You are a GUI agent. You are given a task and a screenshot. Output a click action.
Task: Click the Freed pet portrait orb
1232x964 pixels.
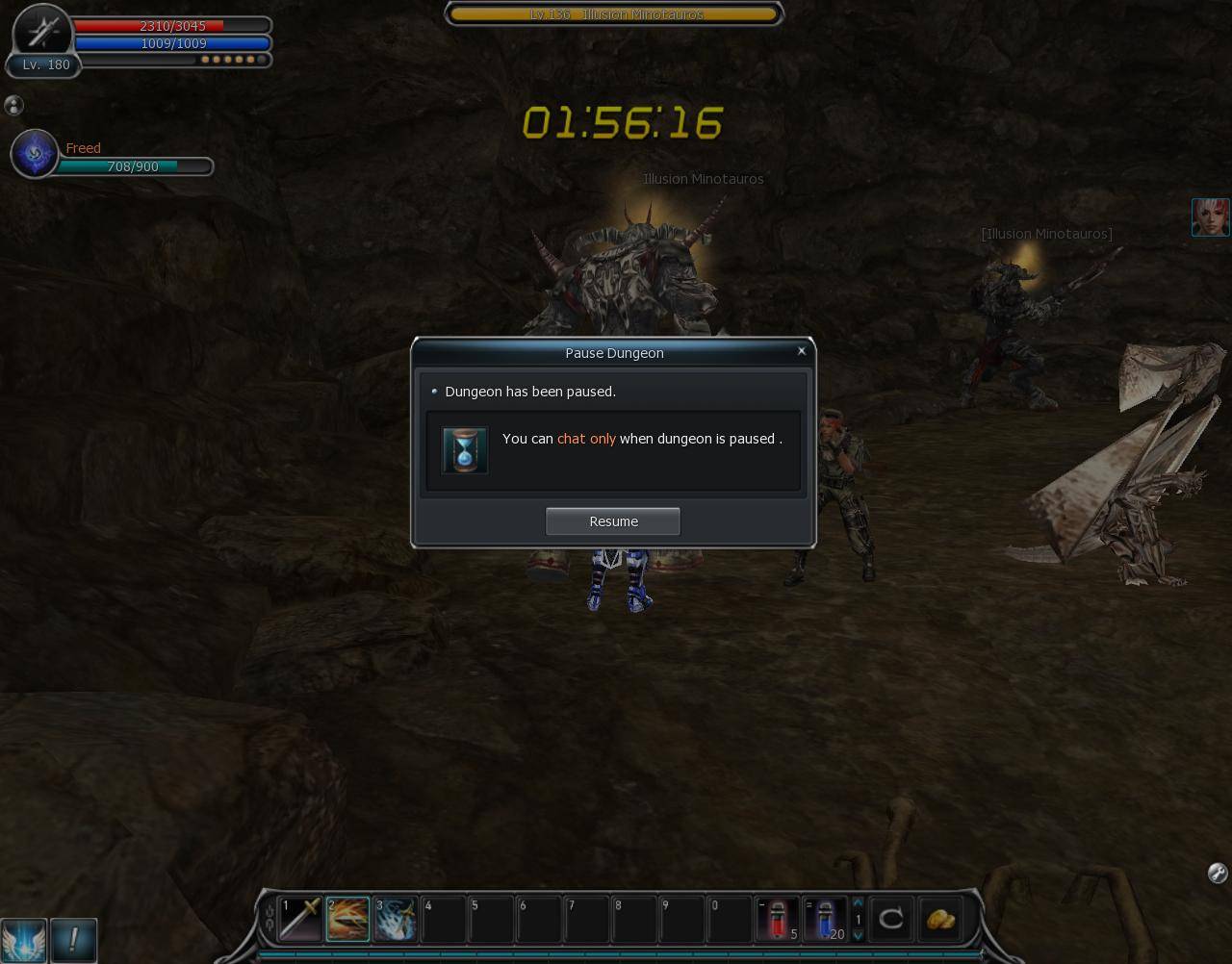[x=36, y=154]
